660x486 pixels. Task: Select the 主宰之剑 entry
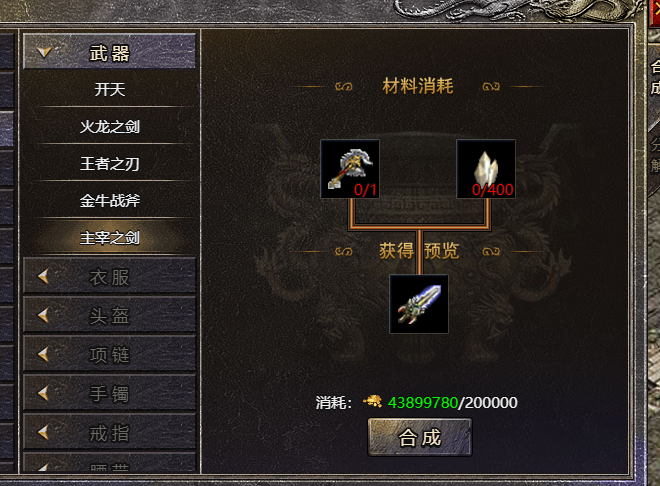pos(109,237)
